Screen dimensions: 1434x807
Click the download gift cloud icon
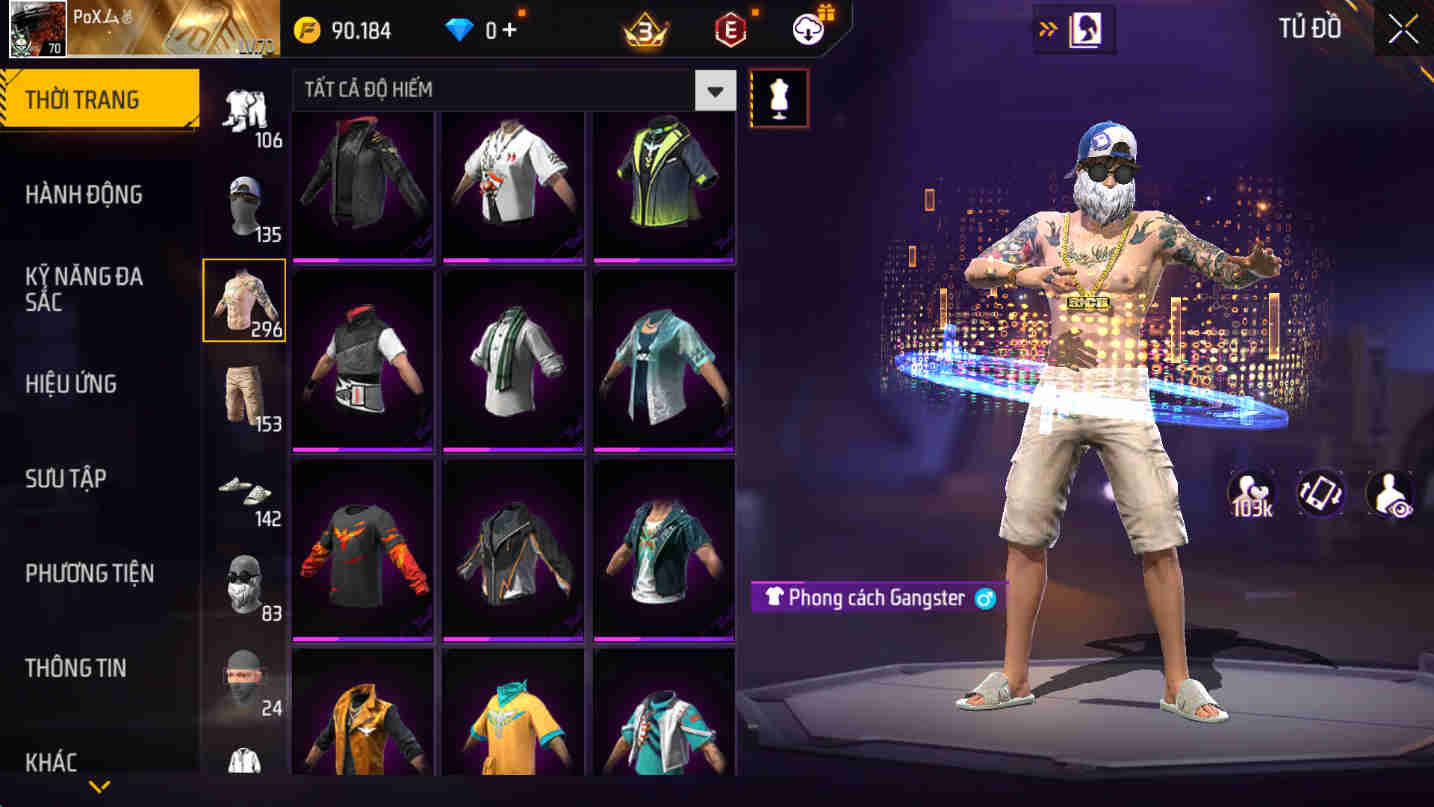tap(808, 29)
